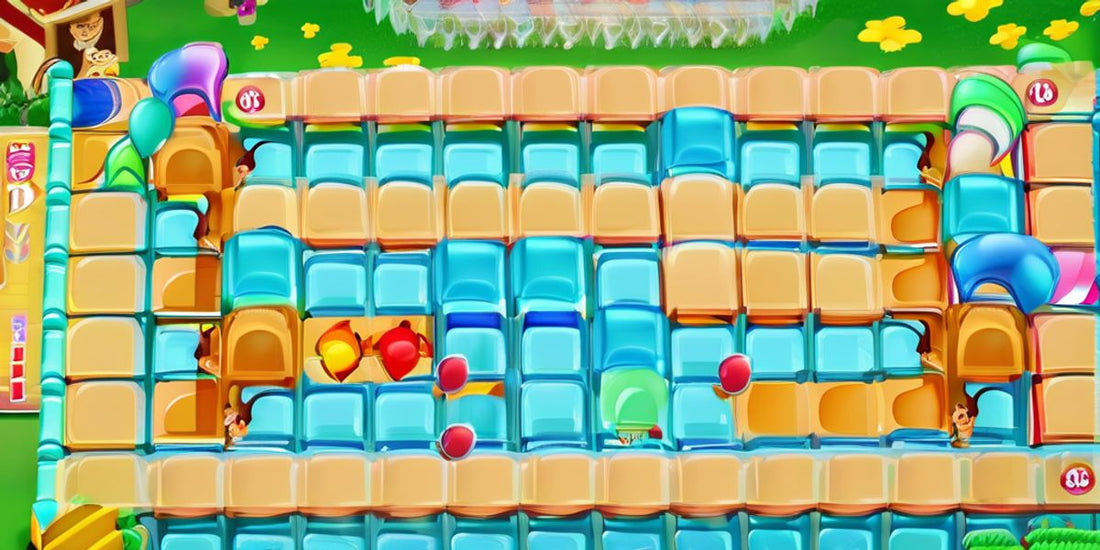The height and width of the screenshot is (550, 1100).
Task: Tap the red round badge beside the purple arch
Action: (x=249, y=99)
